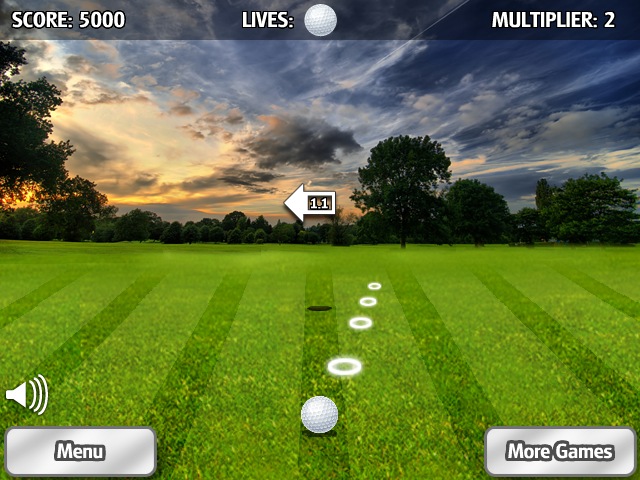Open the Menu button
This screenshot has width=640, height=480.
[x=80, y=451]
